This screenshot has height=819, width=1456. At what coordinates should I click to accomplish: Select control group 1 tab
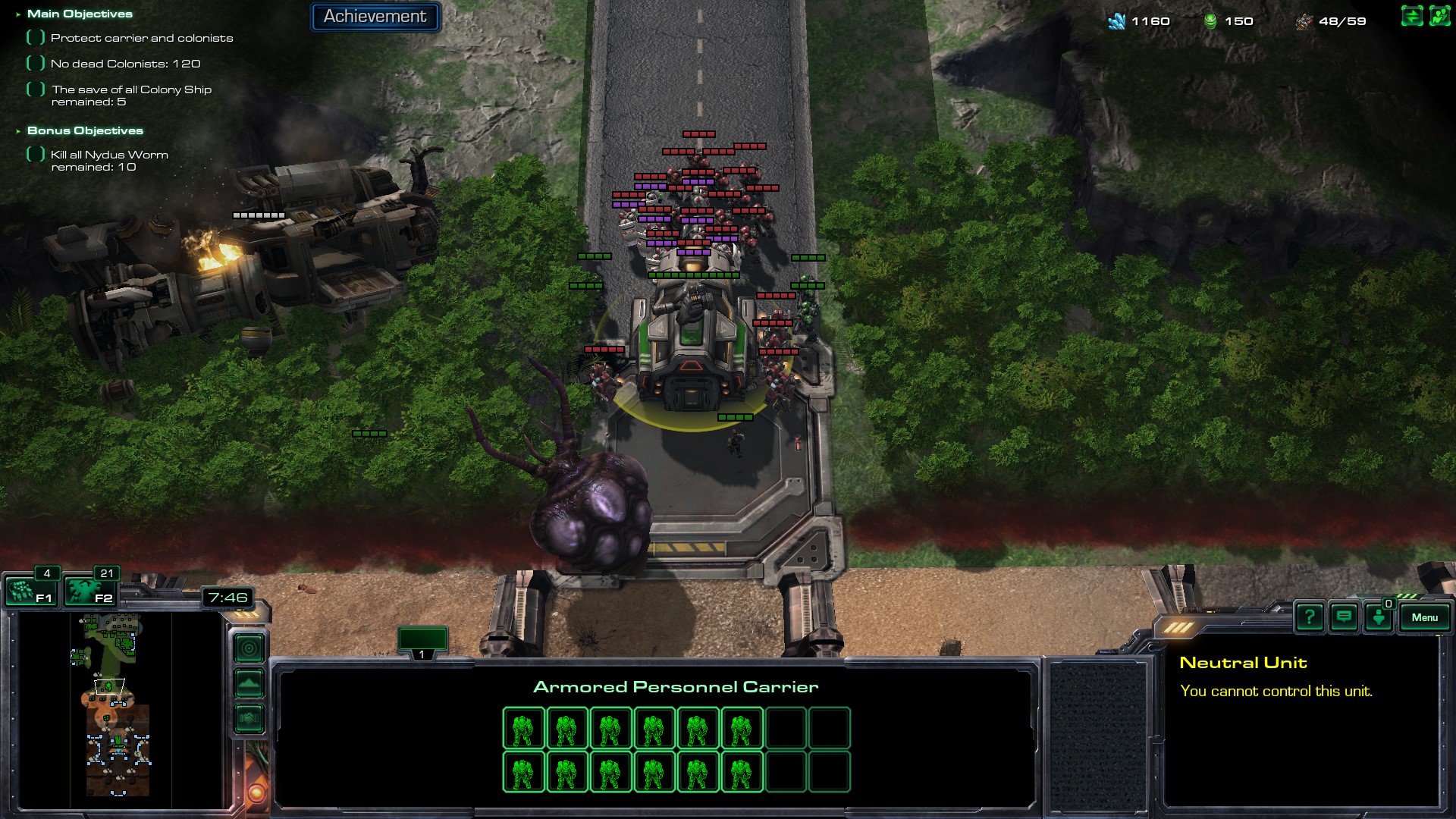tap(422, 642)
